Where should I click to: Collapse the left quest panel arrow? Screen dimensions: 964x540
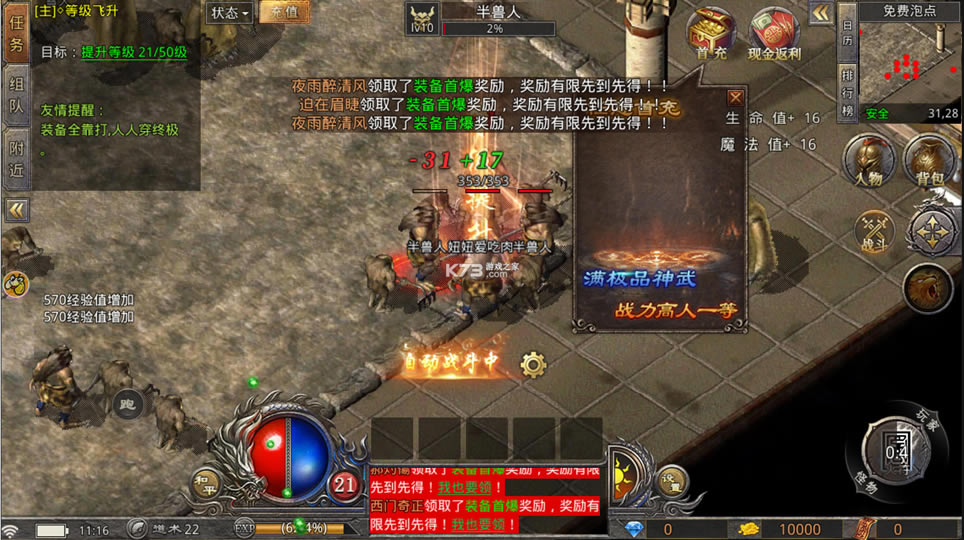click(x=16, y=210)
